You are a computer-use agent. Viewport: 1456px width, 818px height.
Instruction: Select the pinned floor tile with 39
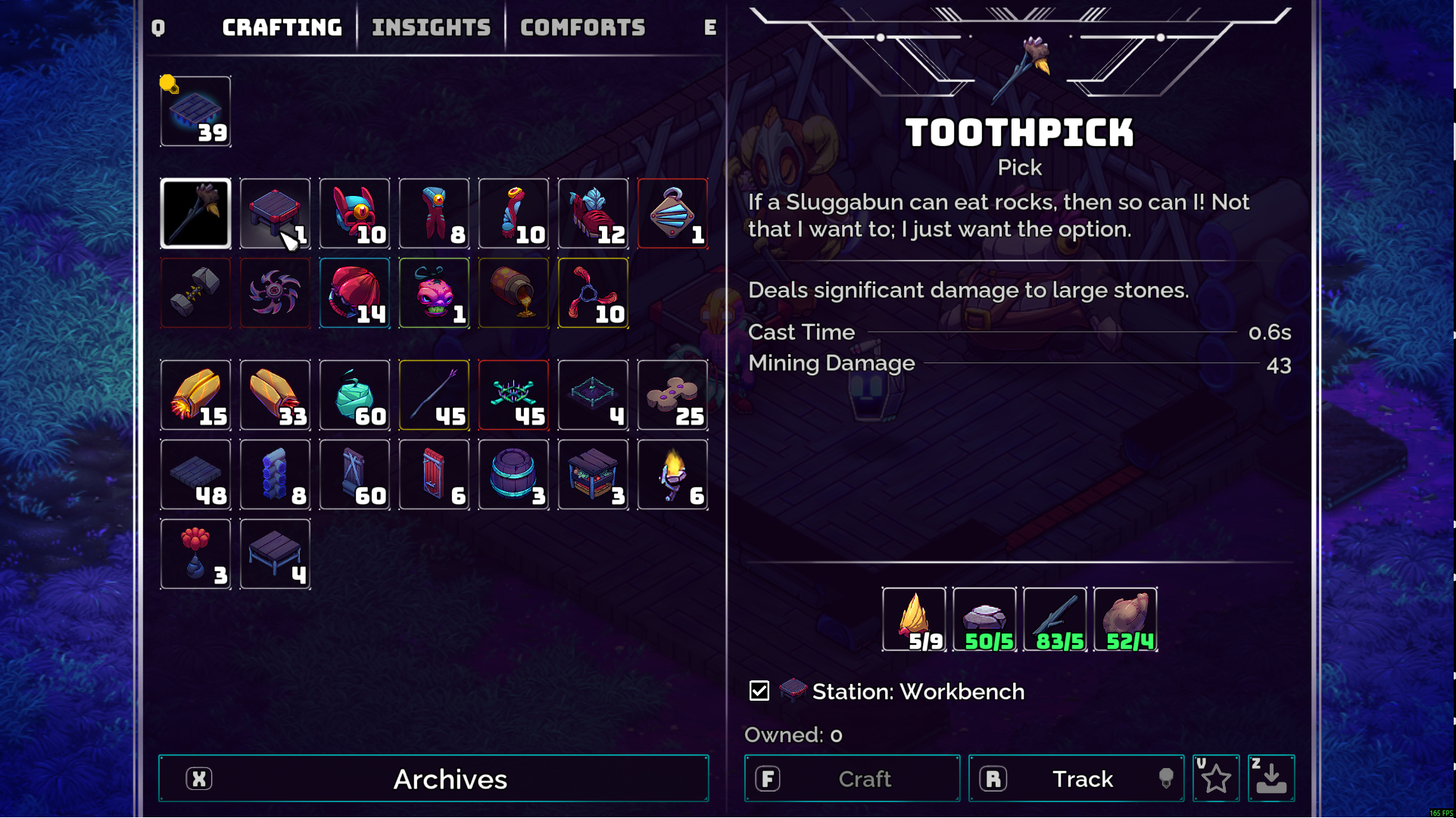point(195,112)
